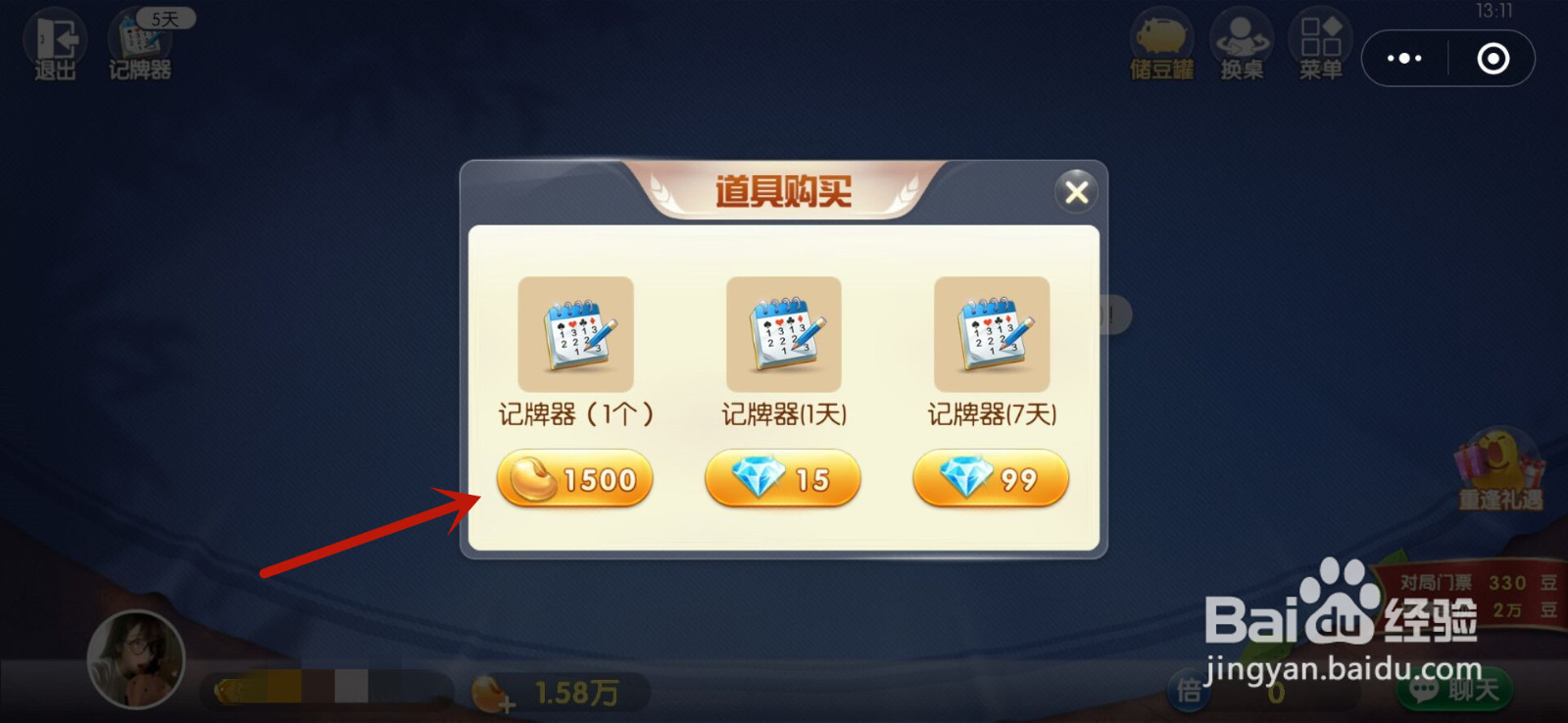
Task: Select the 记牌器（1个）item thumbnail
Action: coord(576,333)
